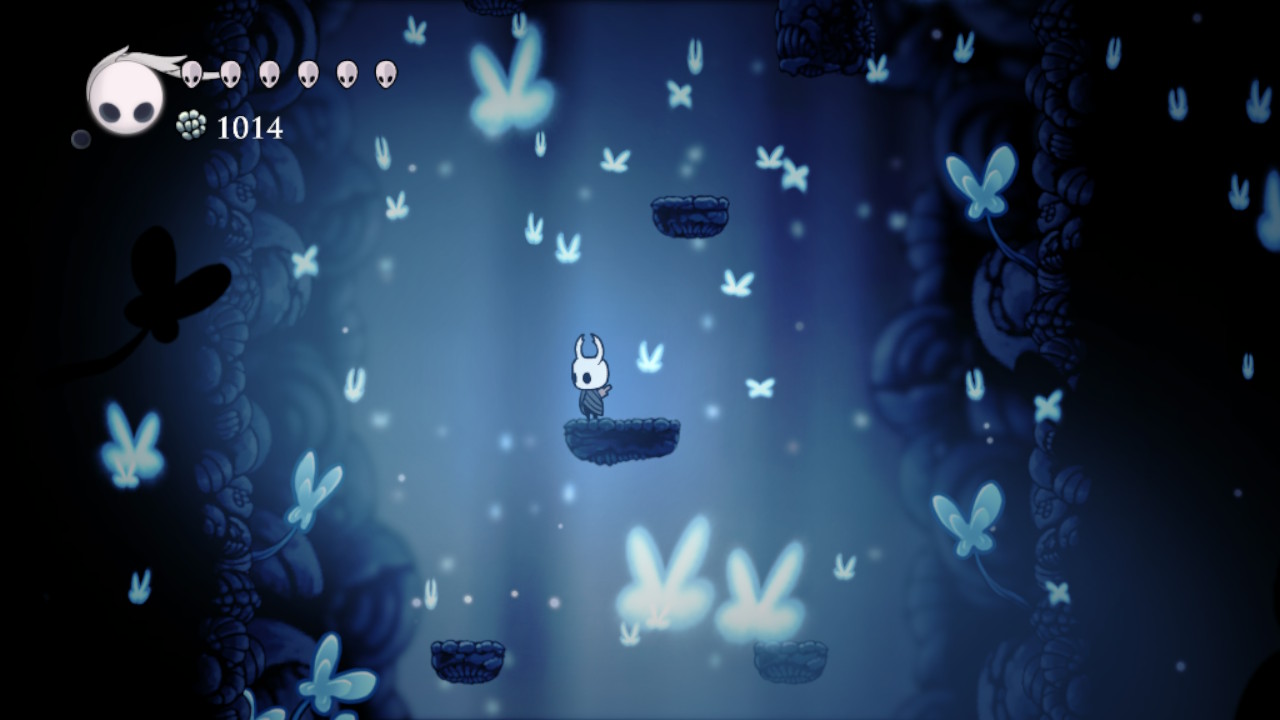This screenshot has height=720, width=1280.
Task: Select the Knight character standing on the platform
Action: click(x=590, y=378)
